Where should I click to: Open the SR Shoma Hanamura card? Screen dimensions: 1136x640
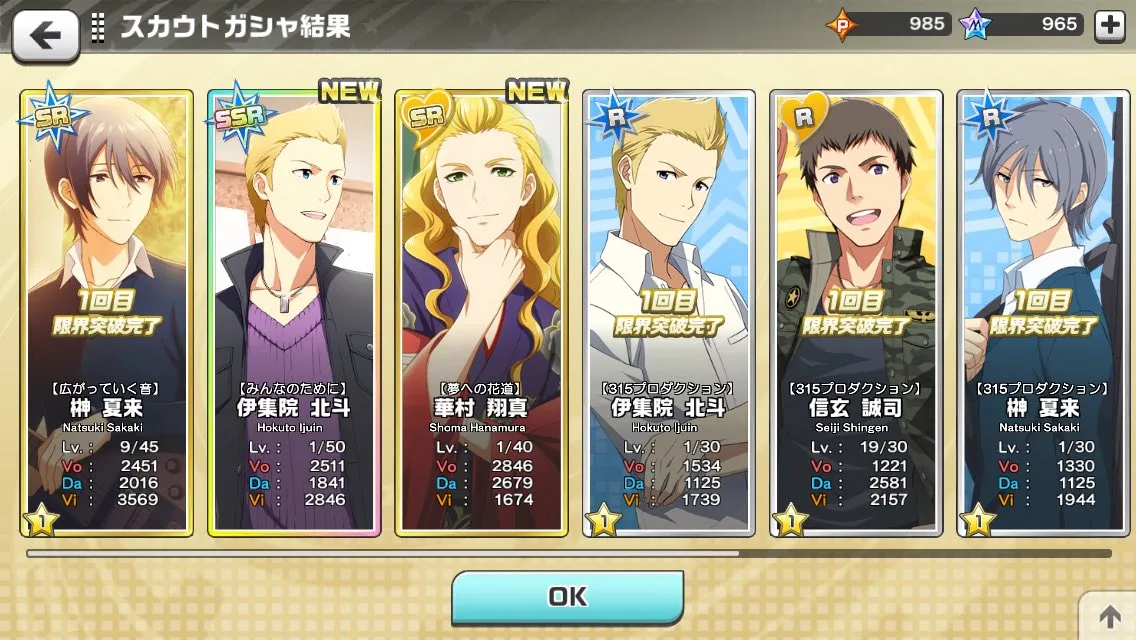[481, 312]
